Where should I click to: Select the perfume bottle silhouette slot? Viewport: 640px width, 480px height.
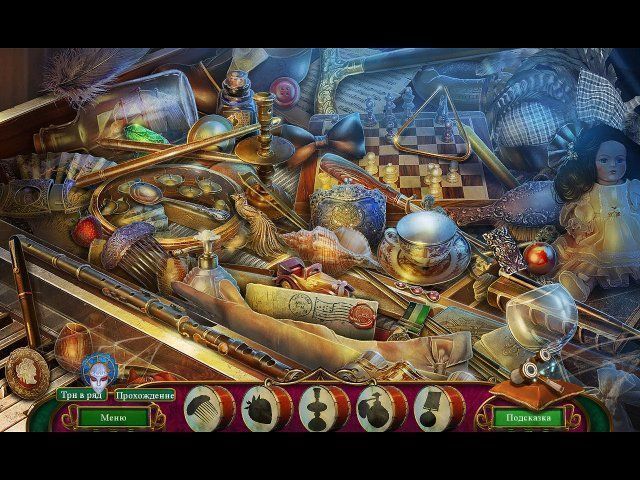tap(377, 408)
